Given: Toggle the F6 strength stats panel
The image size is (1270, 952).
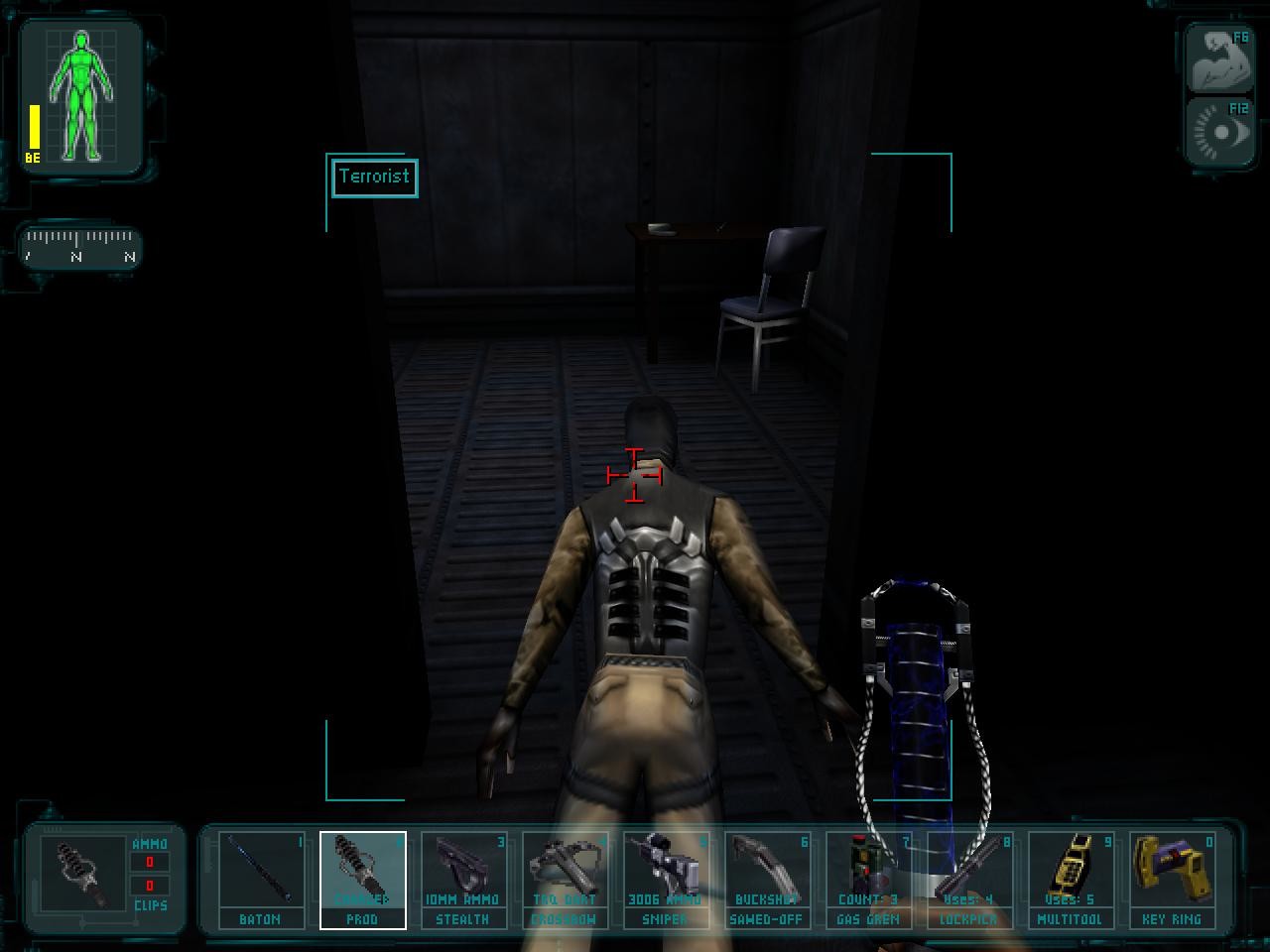Looking at the screenshot, I should [x=1219, y=57].
